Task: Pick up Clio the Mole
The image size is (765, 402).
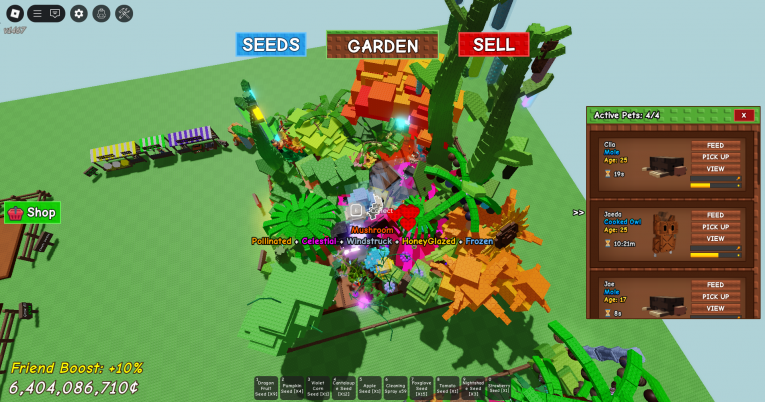Action: [x=715, y=157]
